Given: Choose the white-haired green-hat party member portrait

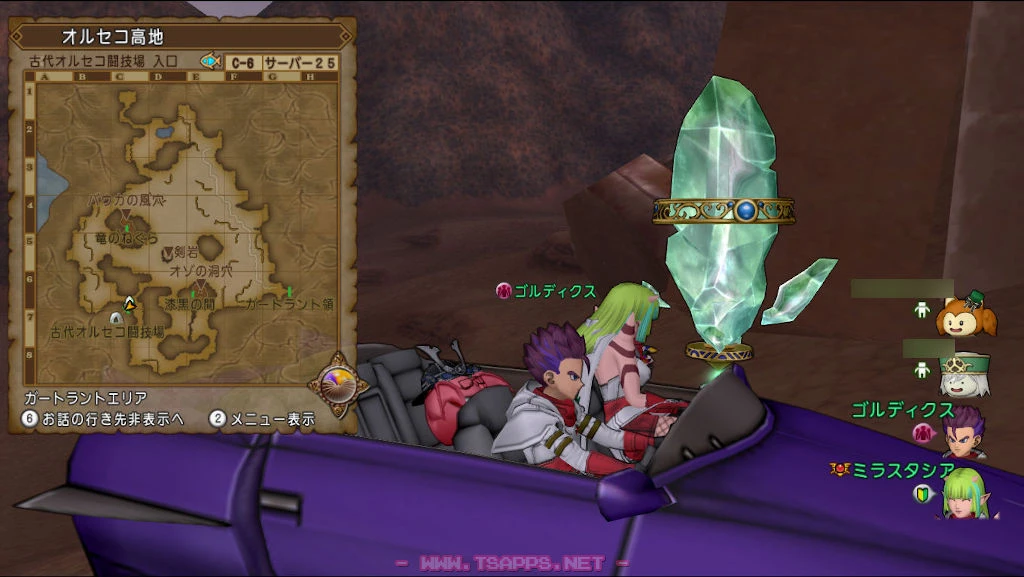Looking at the screenshot, I should (964, 374).
